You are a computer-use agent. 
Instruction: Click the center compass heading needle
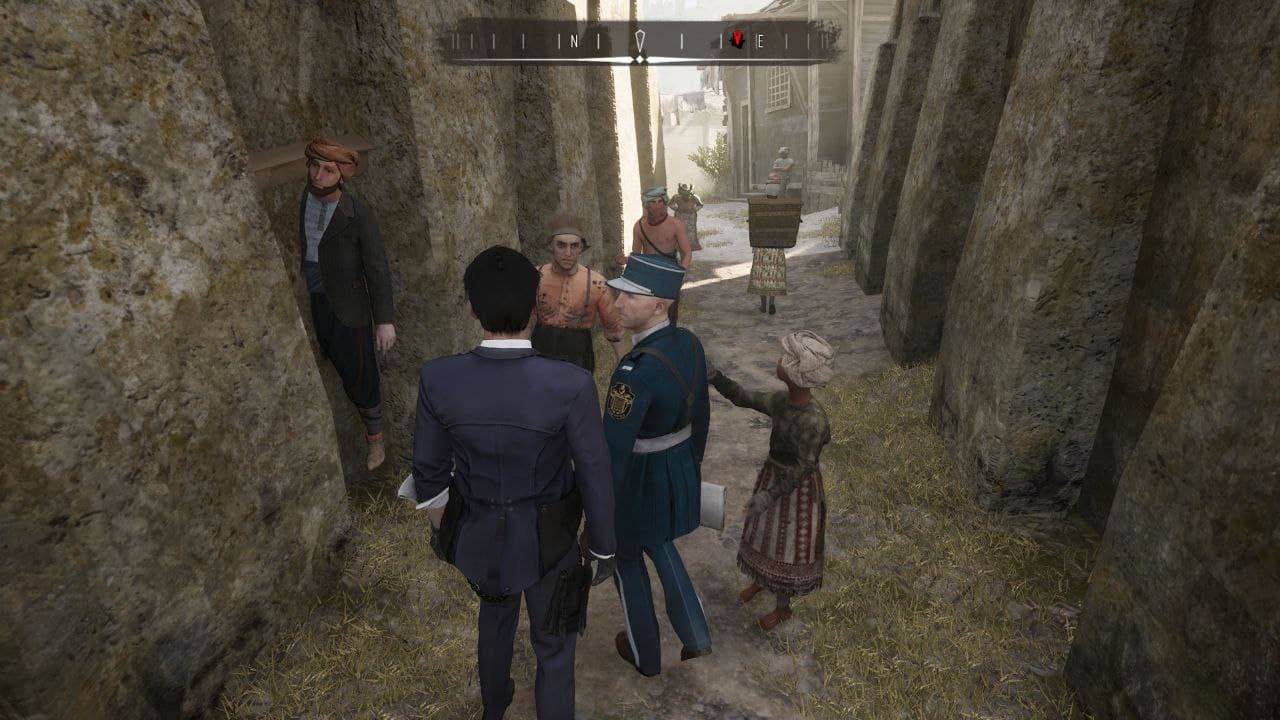pyautogui.click(x=640, y=38)
